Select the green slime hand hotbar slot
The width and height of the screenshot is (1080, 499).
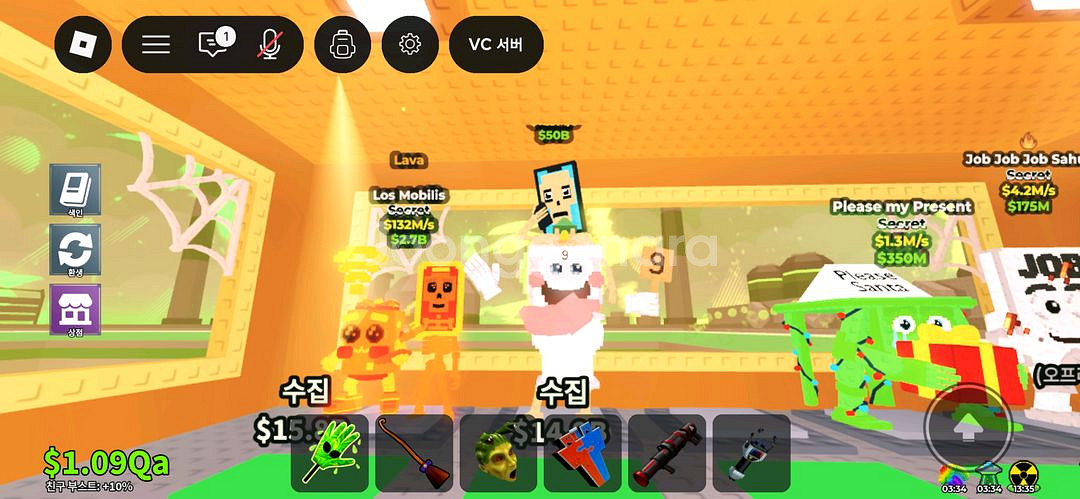[x=328, y=453]
